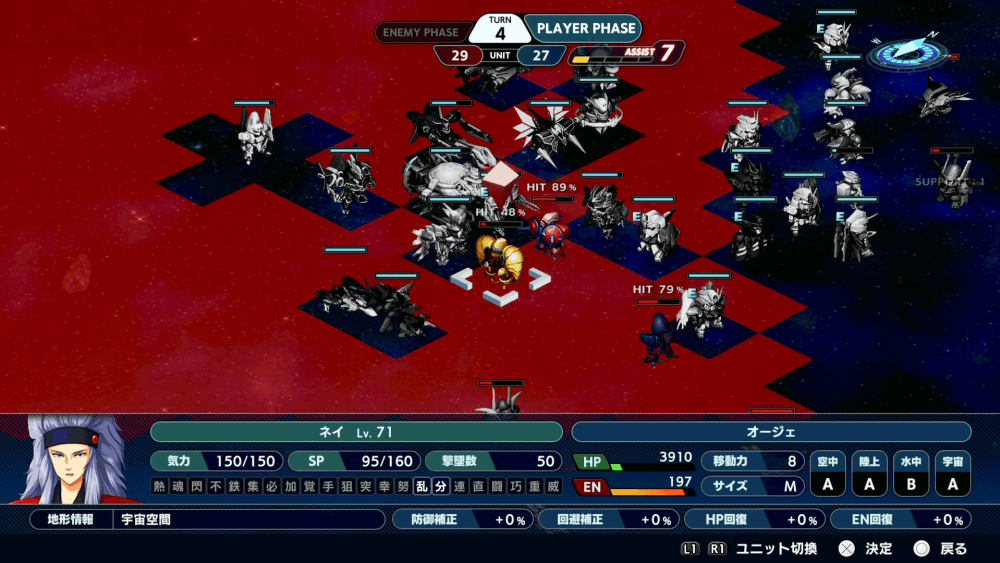Click the ENEMY PHASE banner

click(421, 32)
